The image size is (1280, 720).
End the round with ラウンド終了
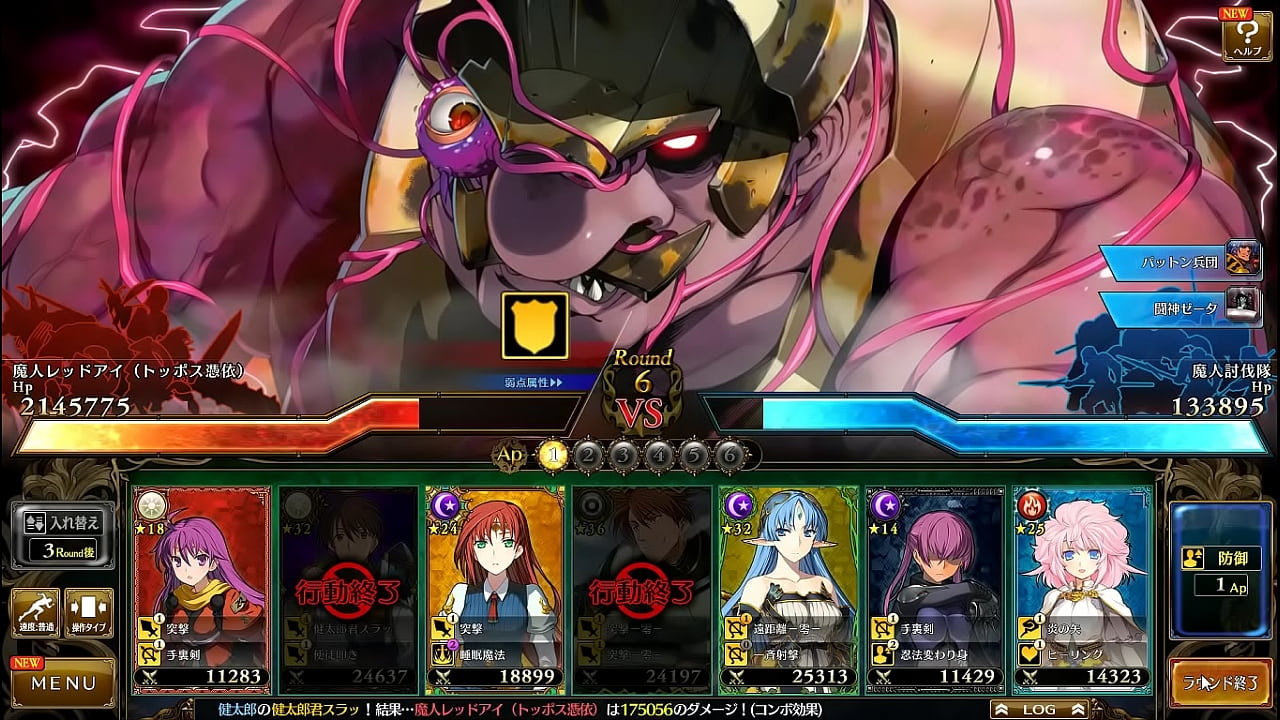1220,684
